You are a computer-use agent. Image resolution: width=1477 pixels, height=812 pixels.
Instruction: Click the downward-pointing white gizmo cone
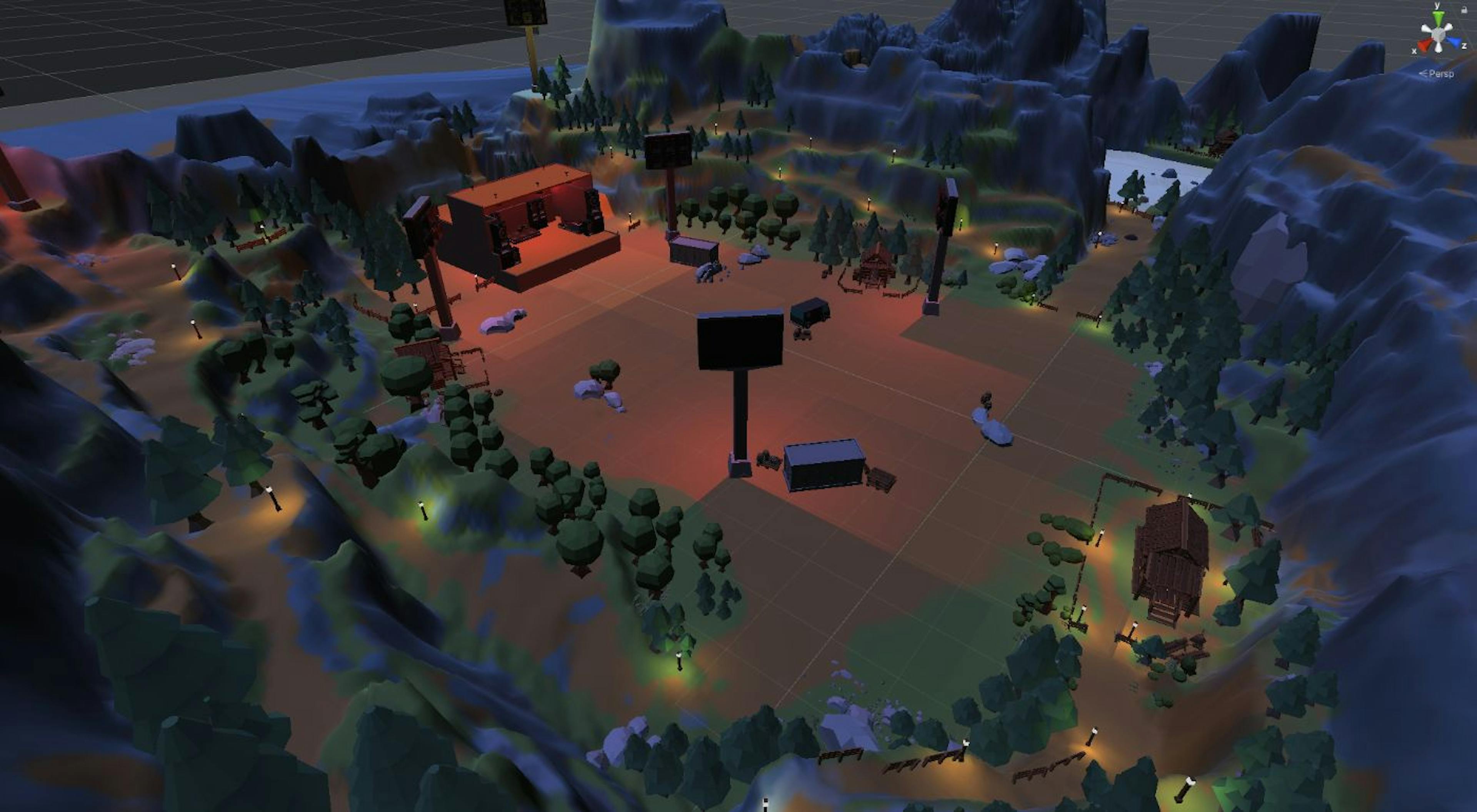(x=1438, y=48)
